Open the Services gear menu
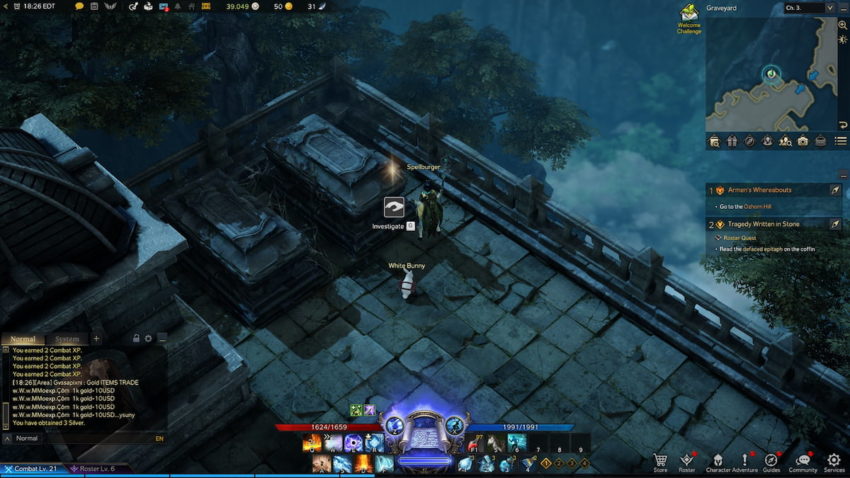Screen dimensions: 850x478 [834, 461]
